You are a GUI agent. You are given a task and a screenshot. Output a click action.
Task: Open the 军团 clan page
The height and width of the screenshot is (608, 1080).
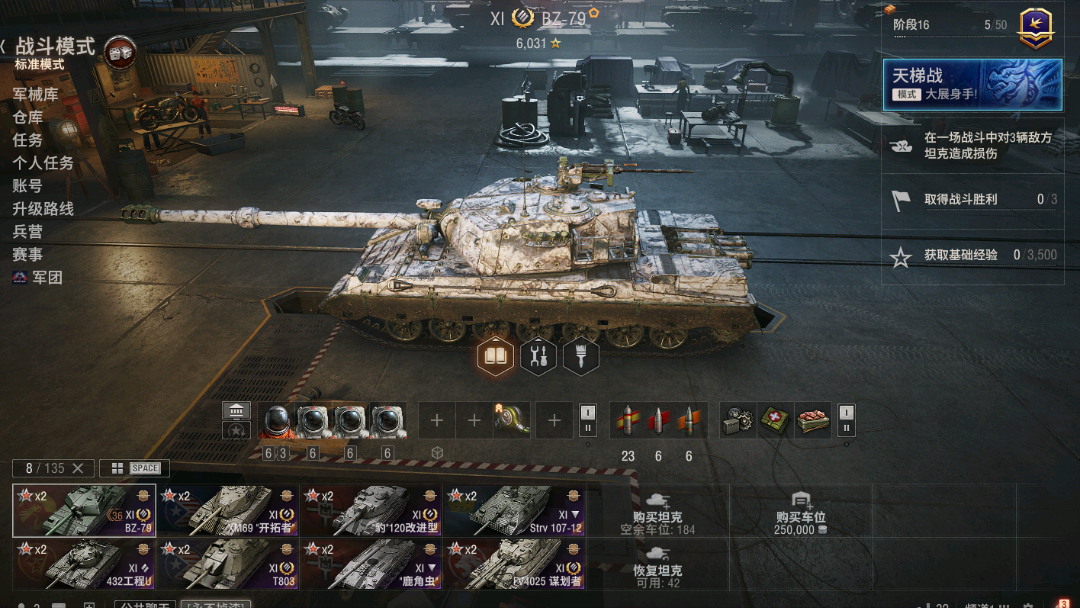point(47,278)
